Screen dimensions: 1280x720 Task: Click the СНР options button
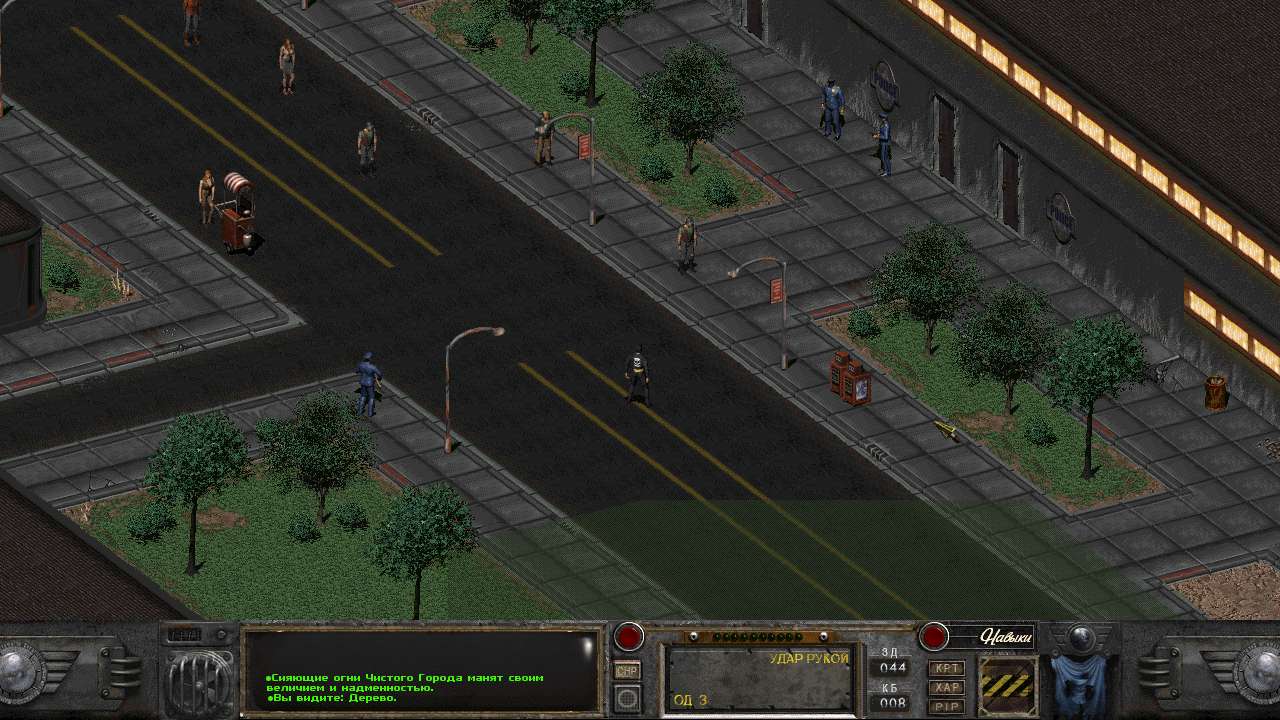pyautogui.click(x=626, y=670)
